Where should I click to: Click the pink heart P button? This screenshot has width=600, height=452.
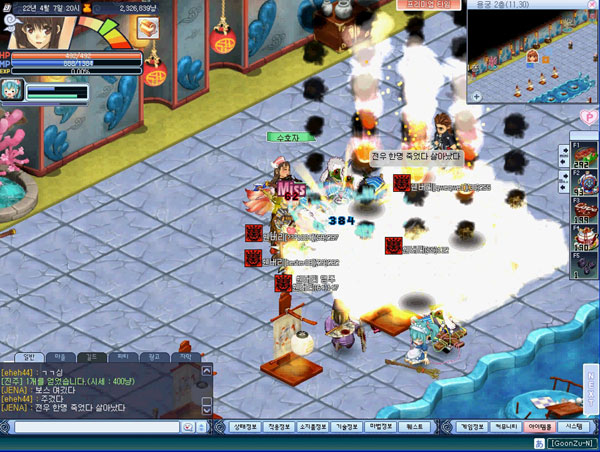(x=589, y=118)
